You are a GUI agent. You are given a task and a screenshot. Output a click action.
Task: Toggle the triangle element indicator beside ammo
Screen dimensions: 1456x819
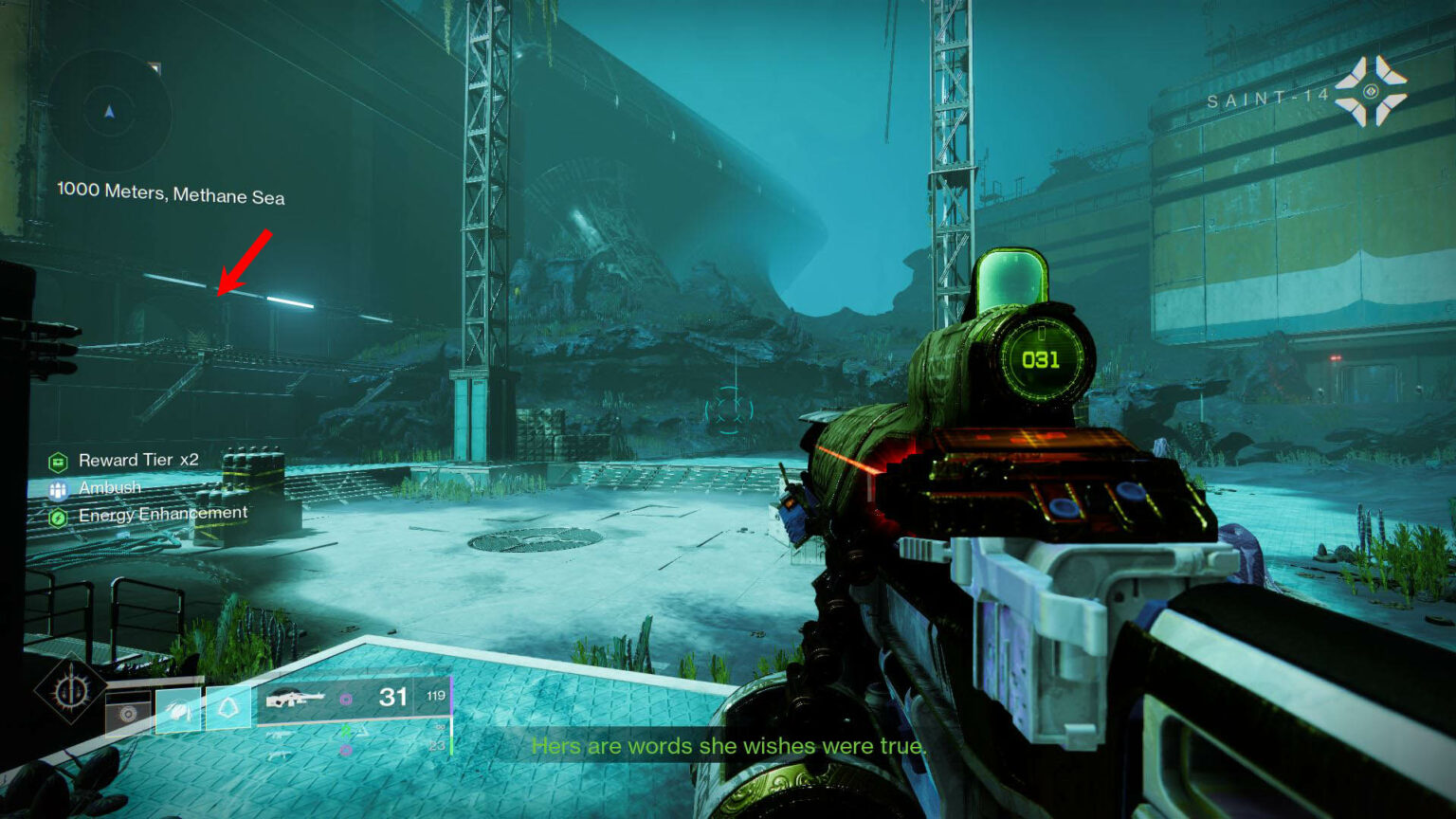click(364, 731)
